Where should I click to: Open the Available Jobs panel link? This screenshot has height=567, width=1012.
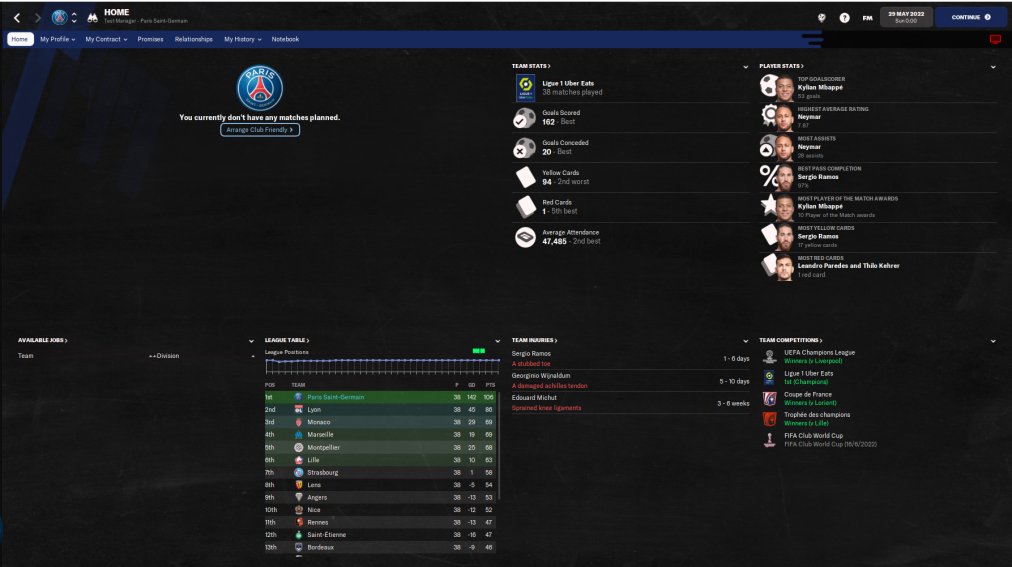(42, 340)
